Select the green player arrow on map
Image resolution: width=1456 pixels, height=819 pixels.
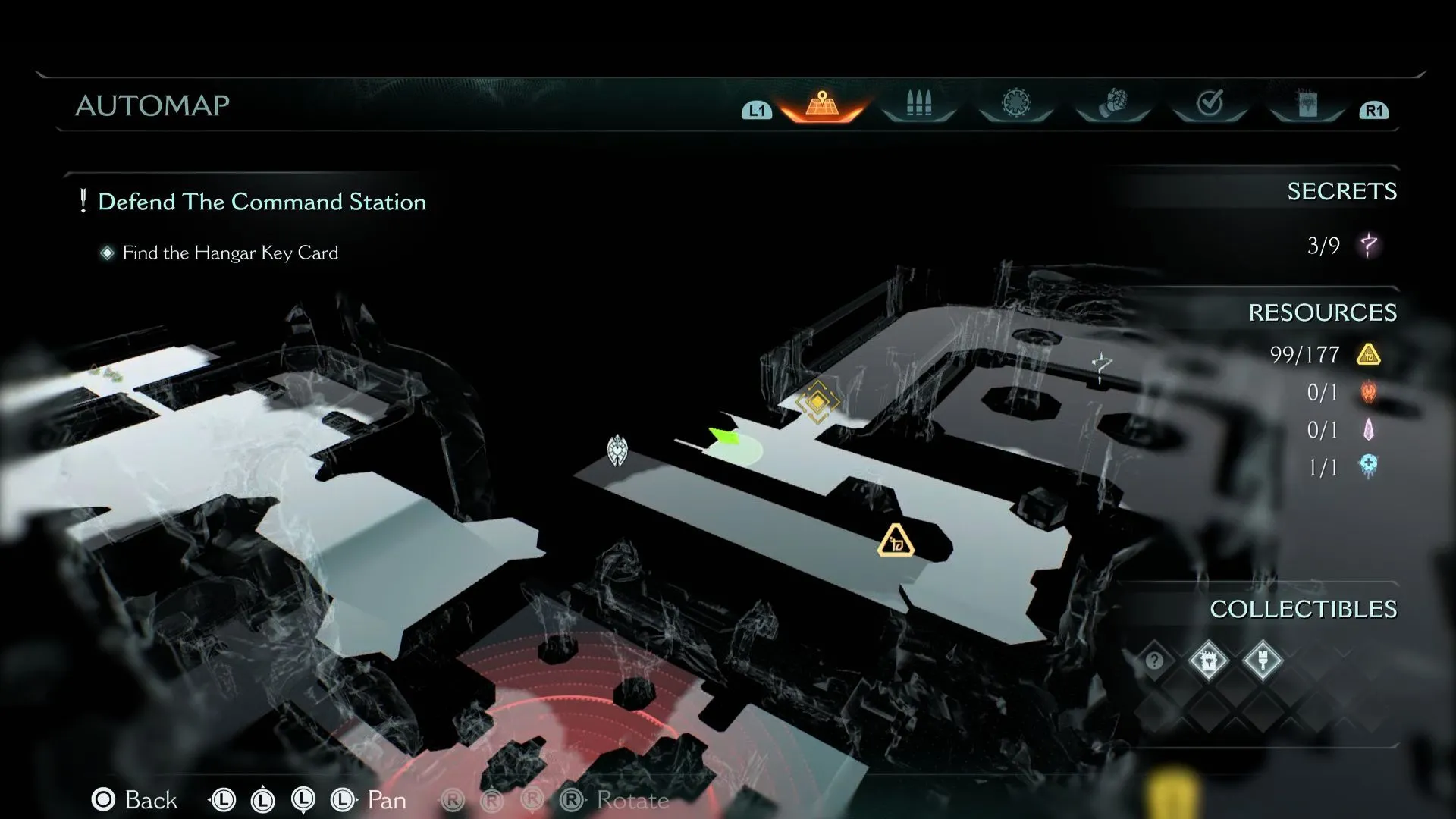(723, 436)
